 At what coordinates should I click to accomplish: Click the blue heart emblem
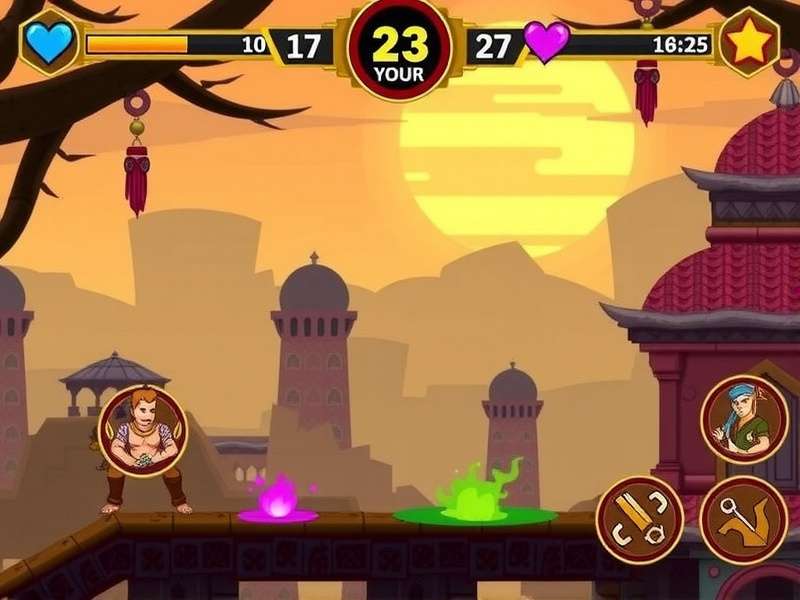click(49, 43)
